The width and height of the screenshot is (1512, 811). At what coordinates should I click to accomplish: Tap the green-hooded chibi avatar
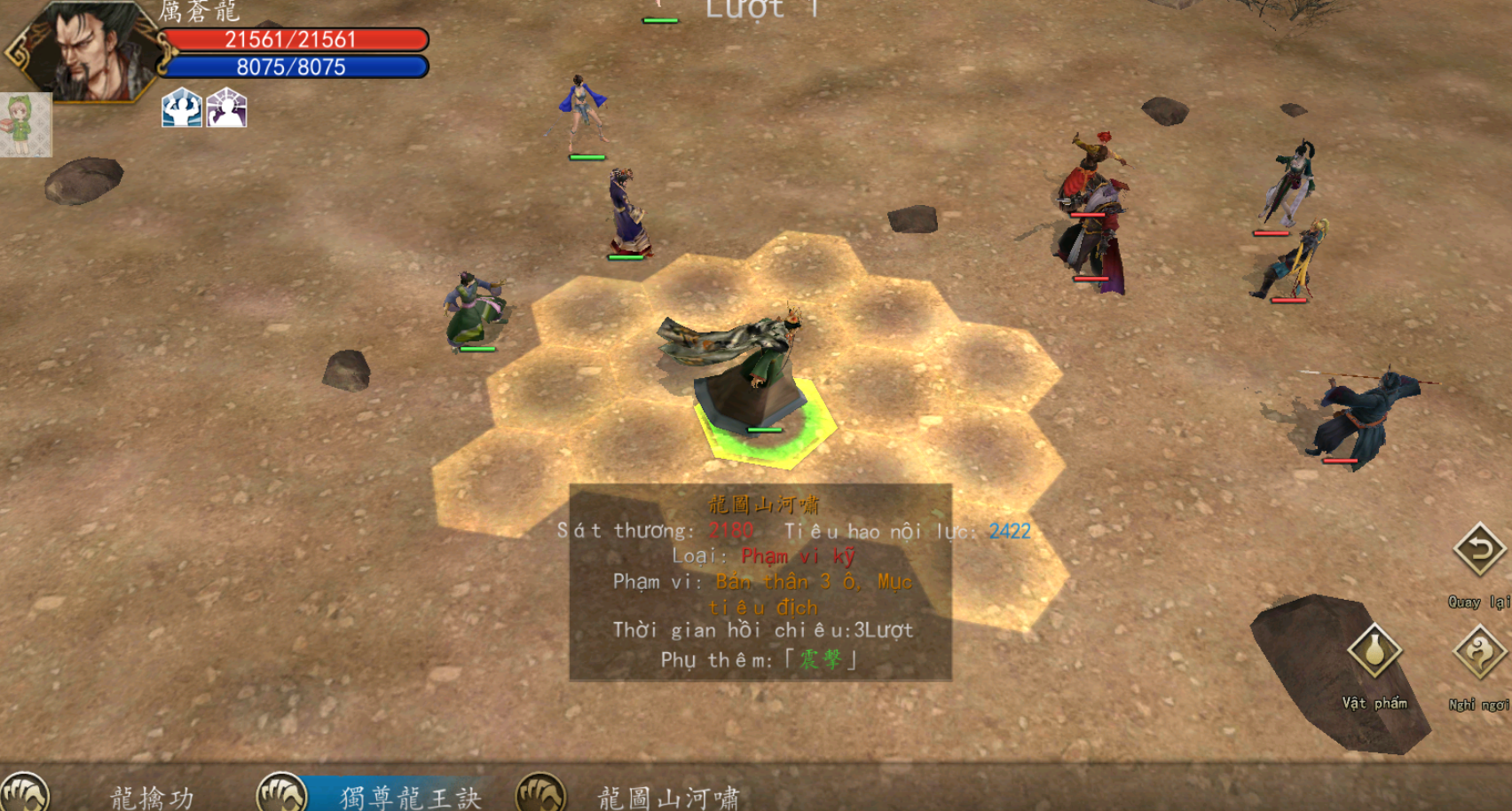(x=25, y=124)
